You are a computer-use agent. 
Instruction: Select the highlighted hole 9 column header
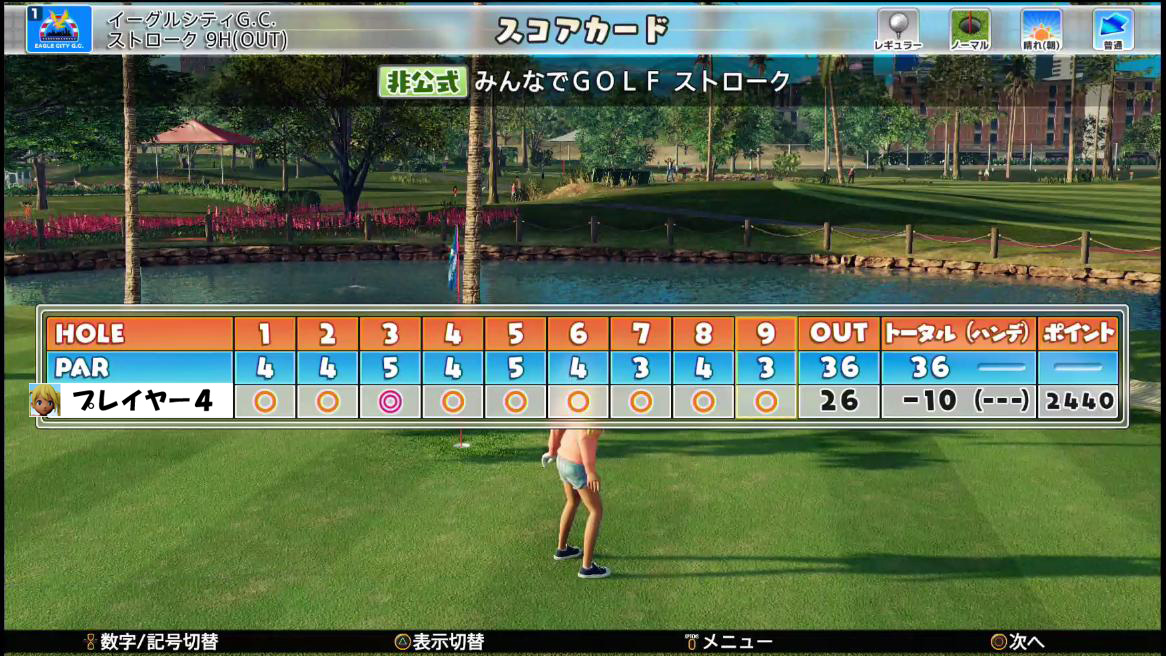point(766,333)
